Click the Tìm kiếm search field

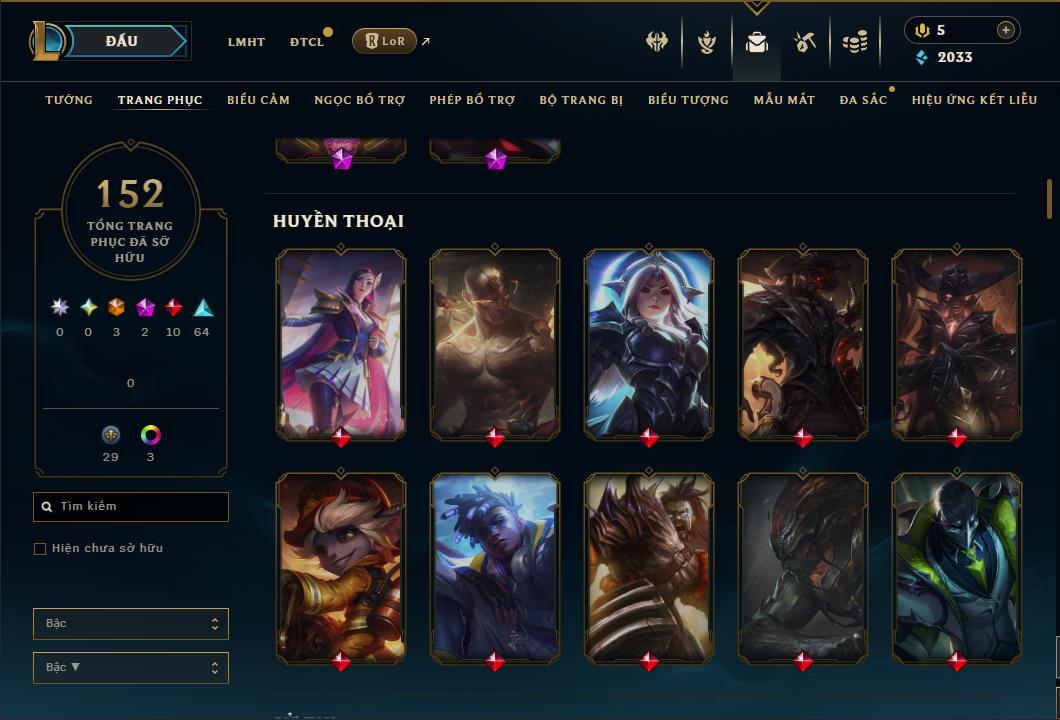tap(131, 507)
